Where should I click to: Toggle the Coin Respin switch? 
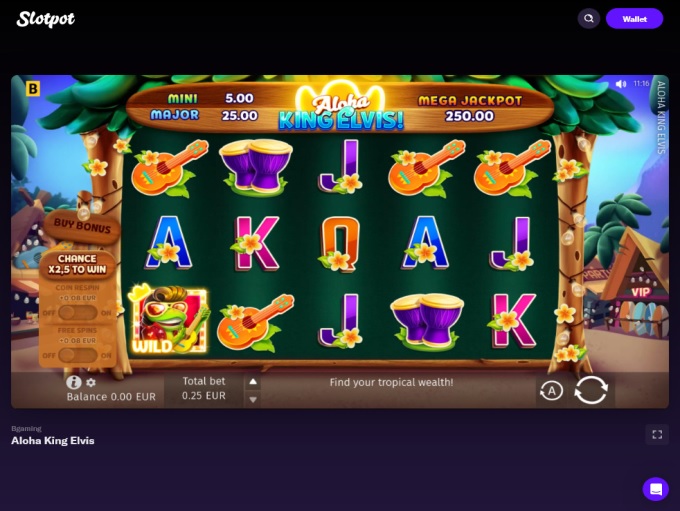[x=78, y=313]
